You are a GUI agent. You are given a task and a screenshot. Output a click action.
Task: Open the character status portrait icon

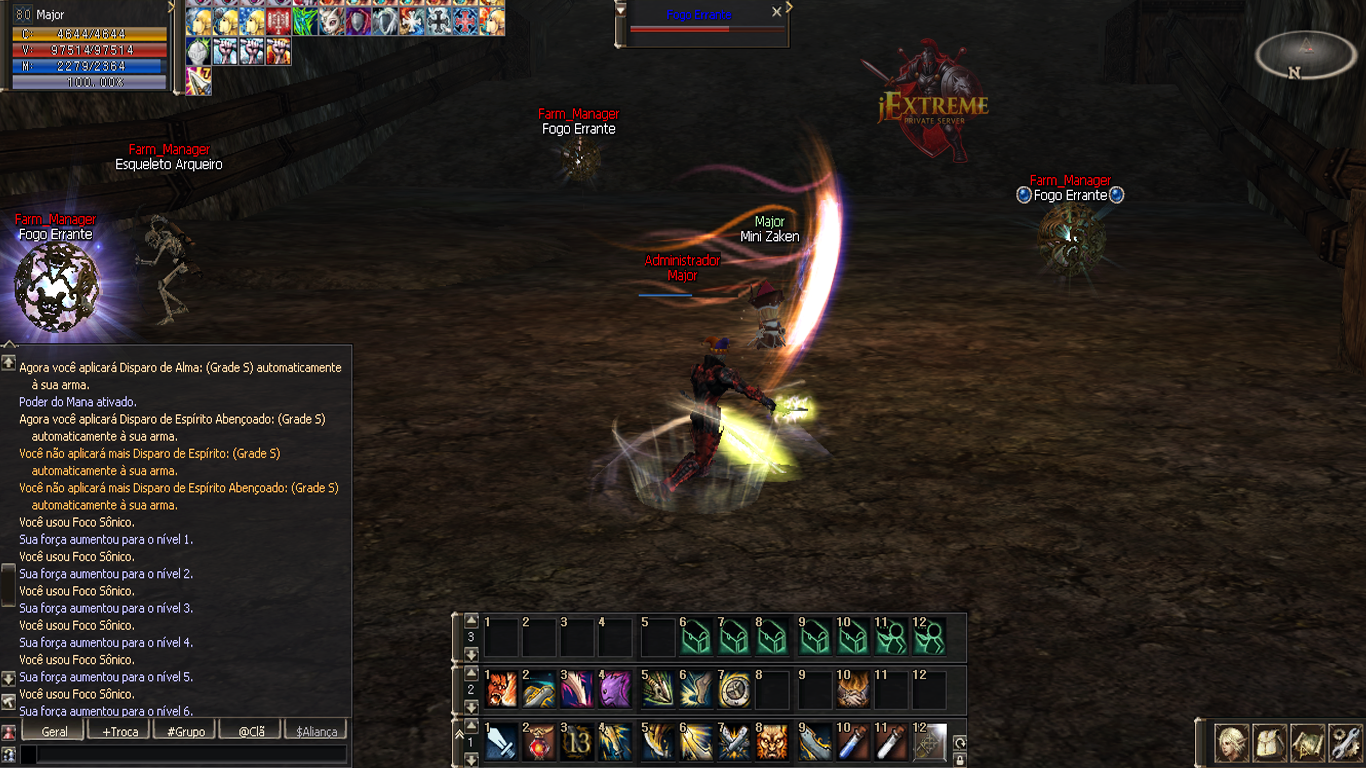(1231, 743)
